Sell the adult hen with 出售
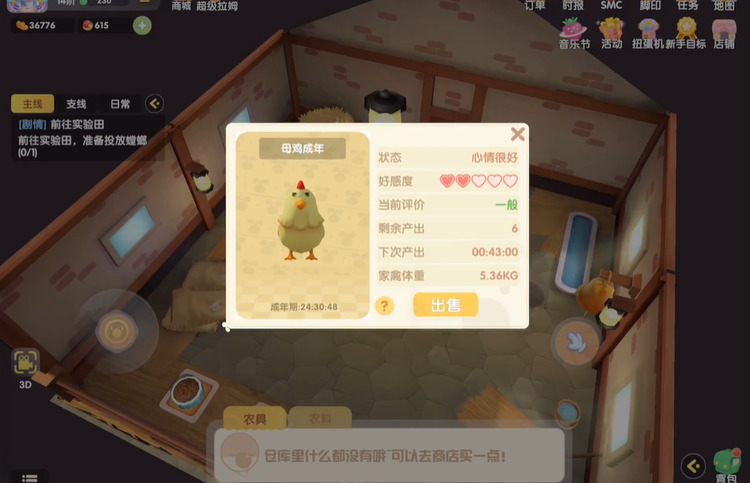 point(445,305)
